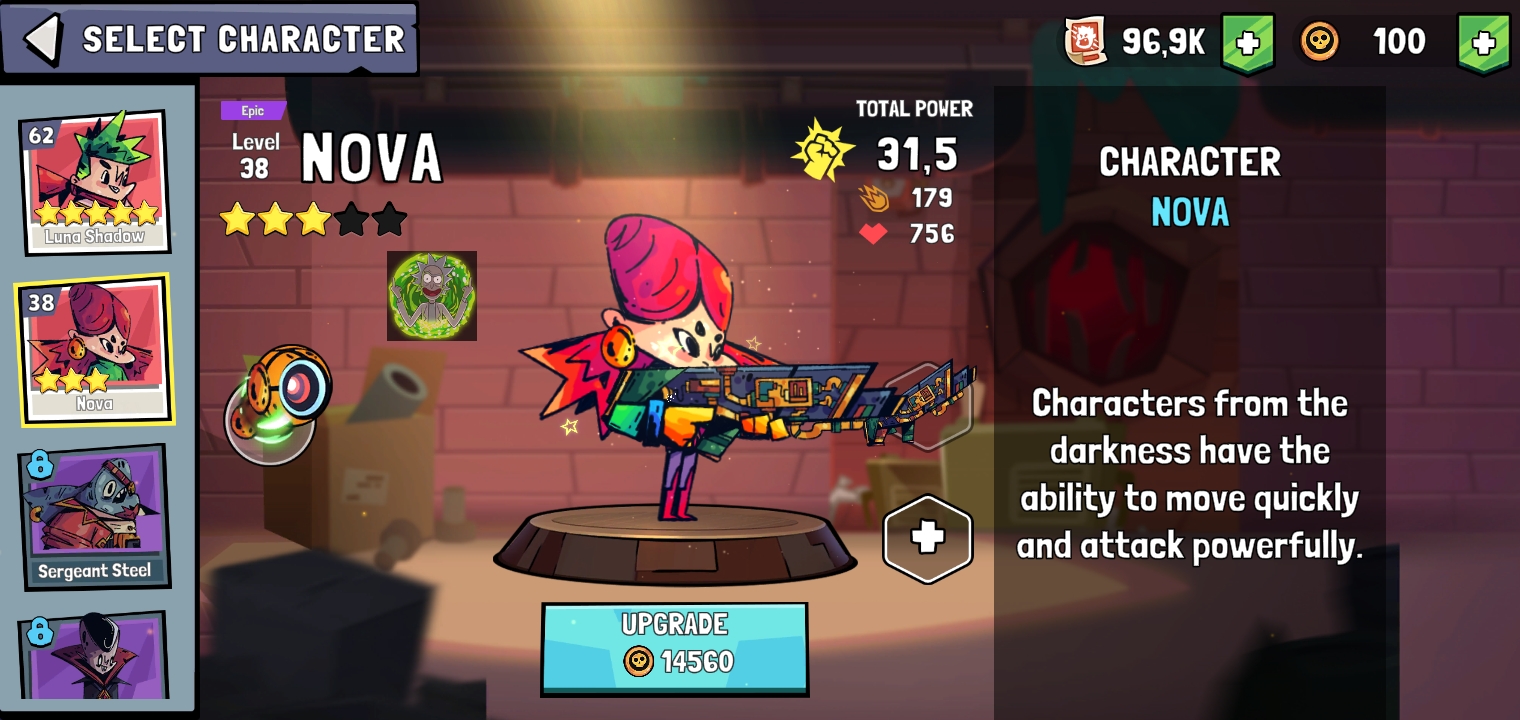1520x720 pixels.
Task: Select the locked Sergeant Steel card
Action: (x=94, y=516)
